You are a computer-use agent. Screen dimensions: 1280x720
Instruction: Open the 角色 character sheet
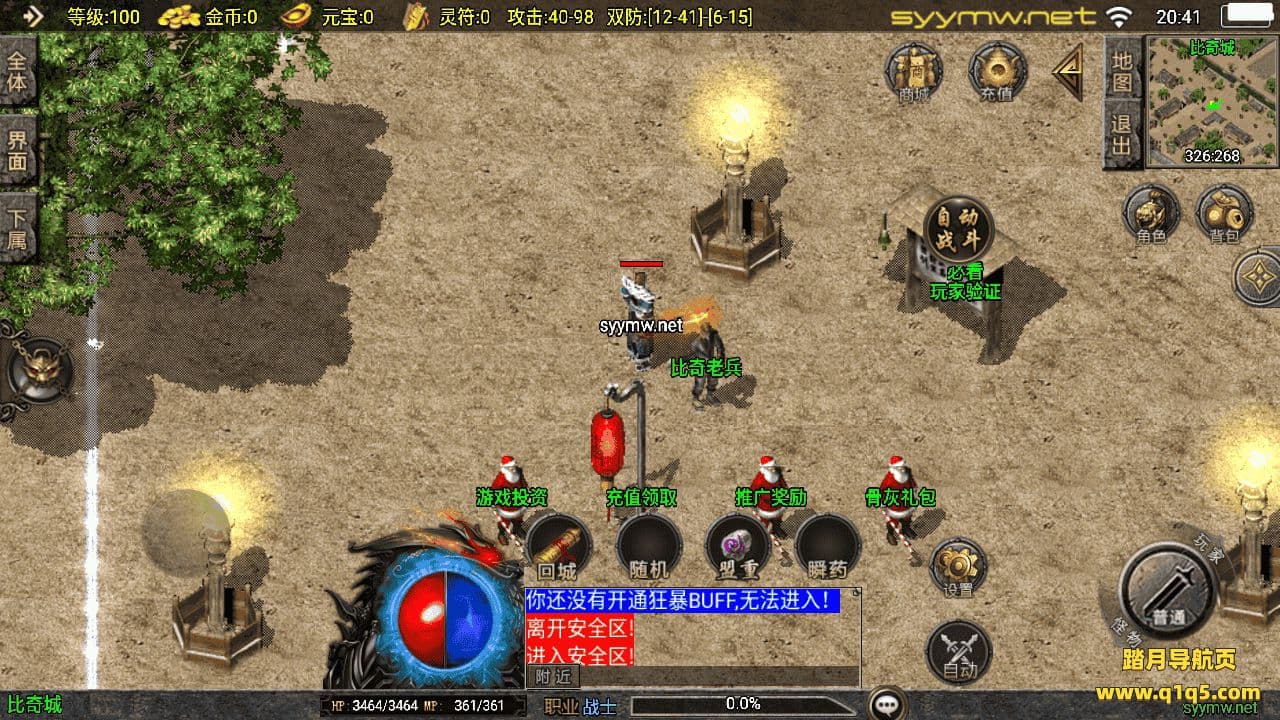(1151, 214)
